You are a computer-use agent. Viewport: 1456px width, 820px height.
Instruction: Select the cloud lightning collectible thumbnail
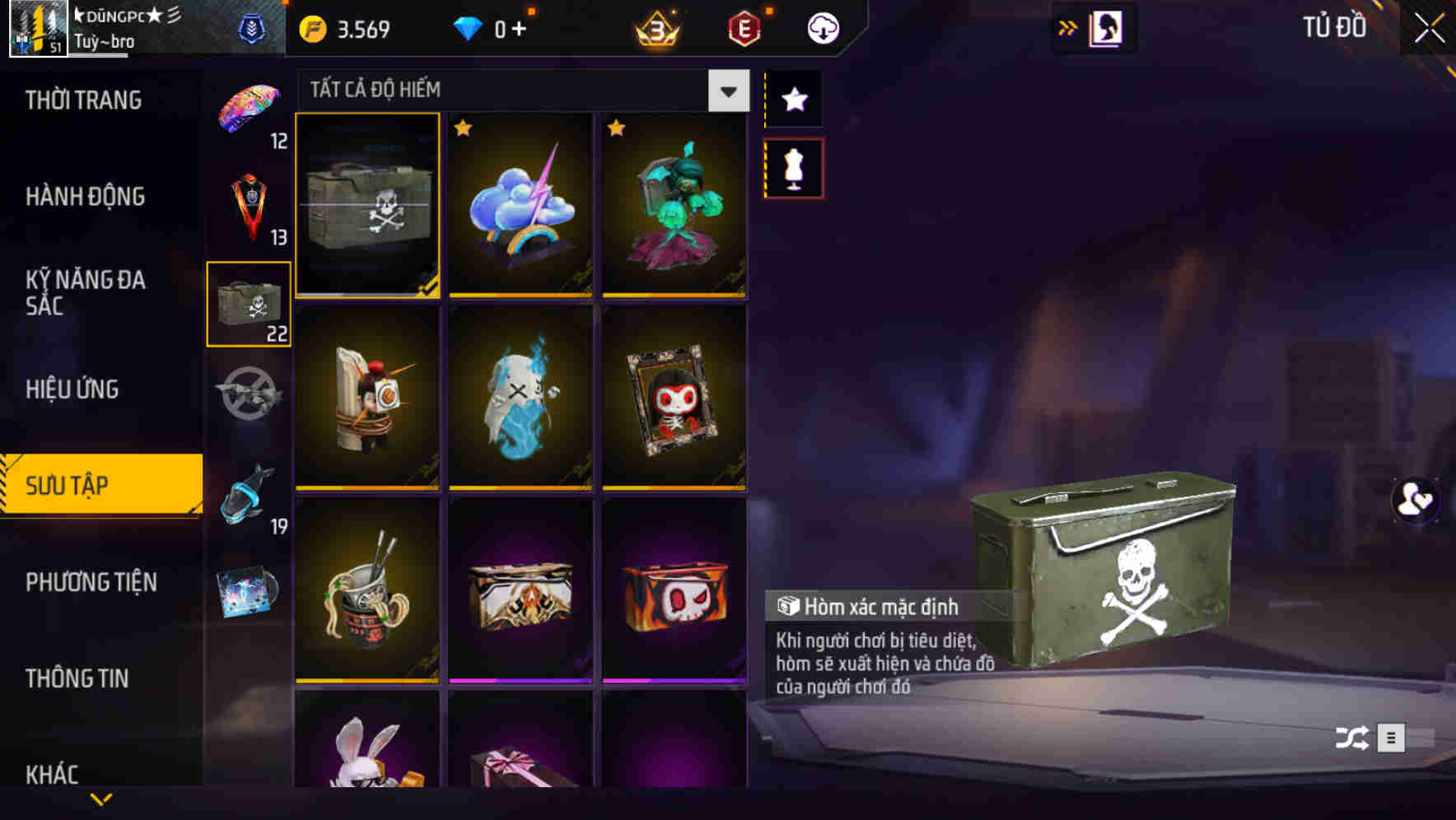tap(519, 204)
